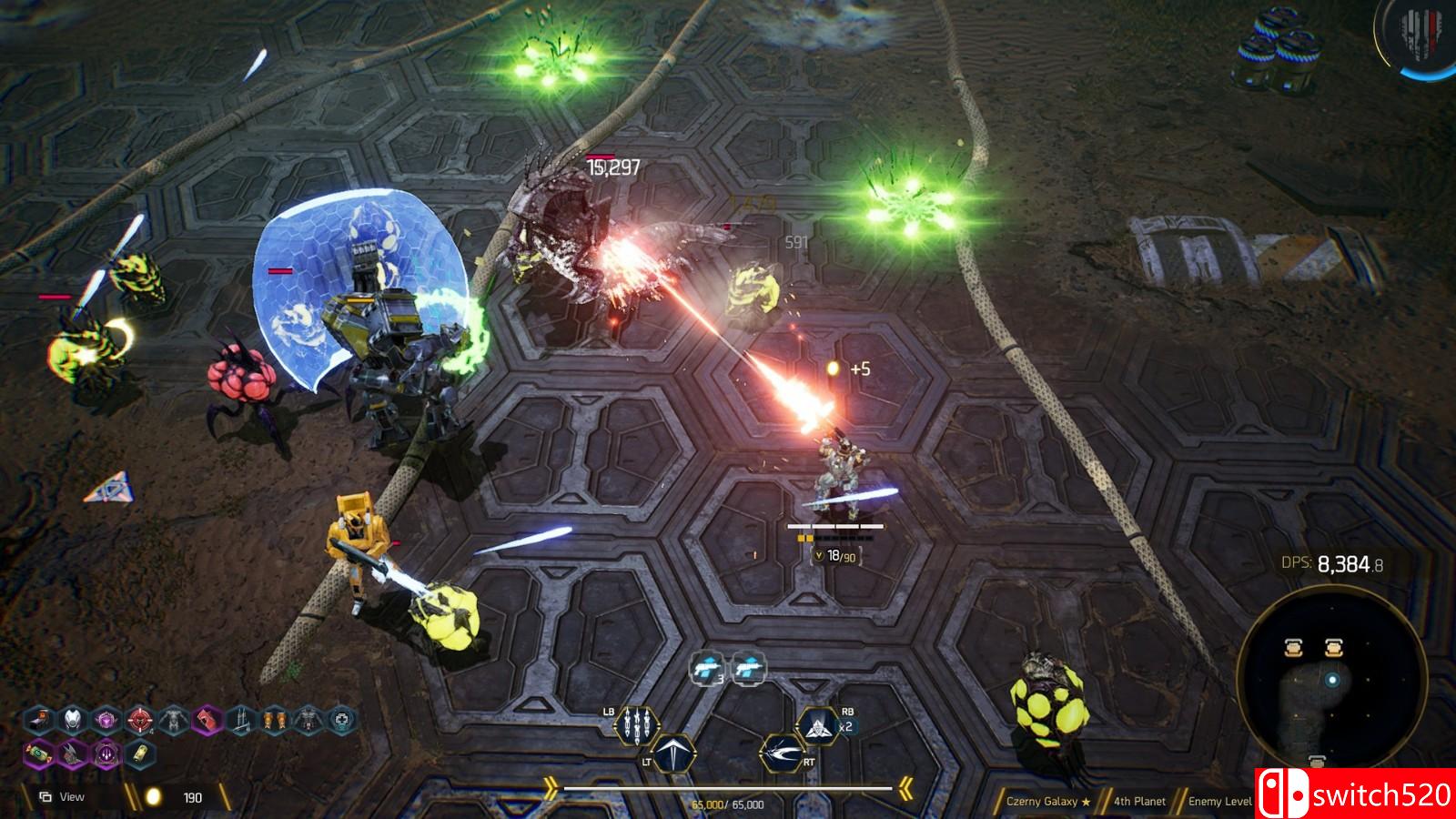The width and height of the screenshot is (1456, 819).
Task: Inspect the green wrapped candy item icon
Action: click(39, 753)
